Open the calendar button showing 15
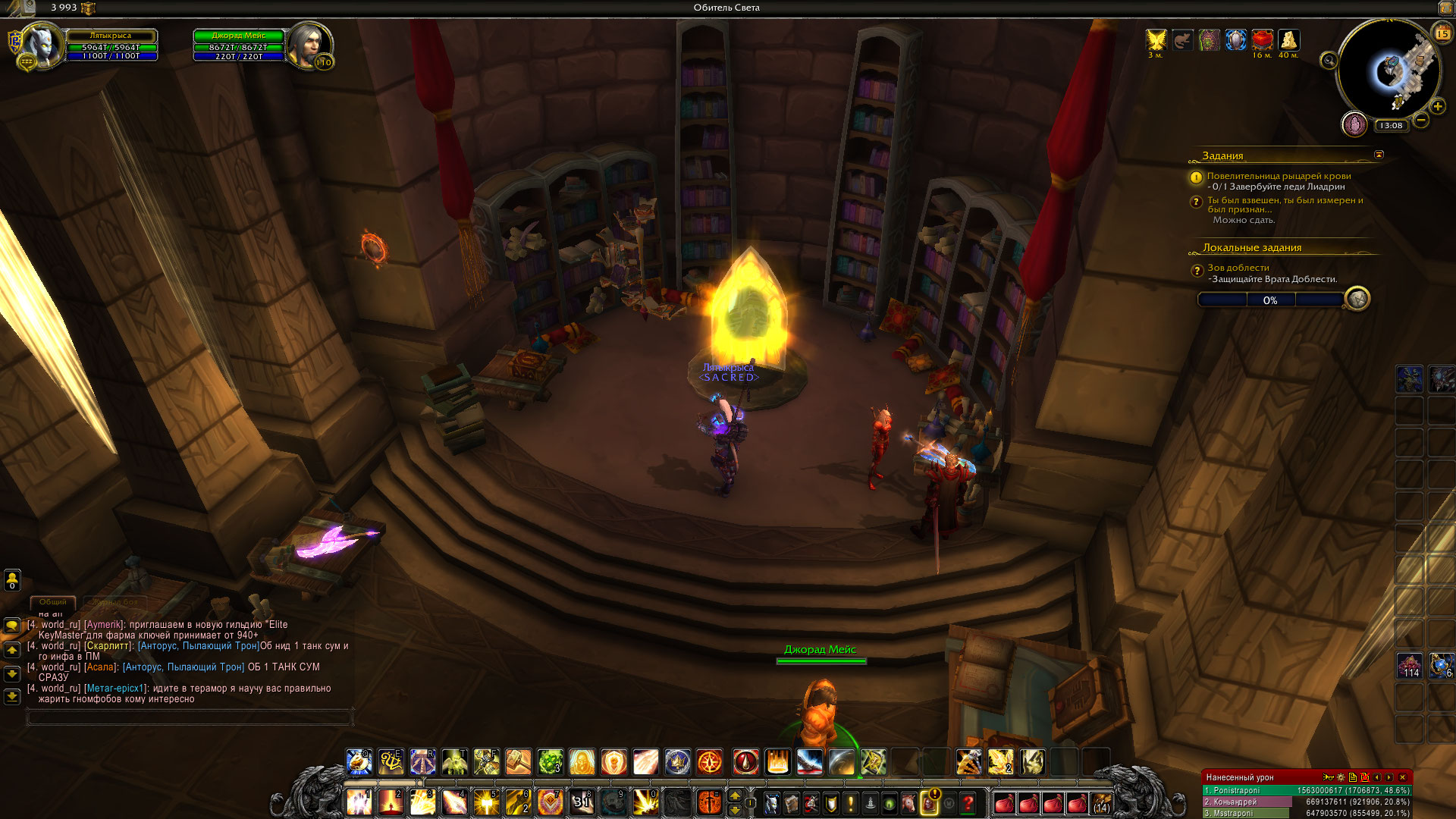The height and width of the screenshot is (819, 1456). (1442, 33)
